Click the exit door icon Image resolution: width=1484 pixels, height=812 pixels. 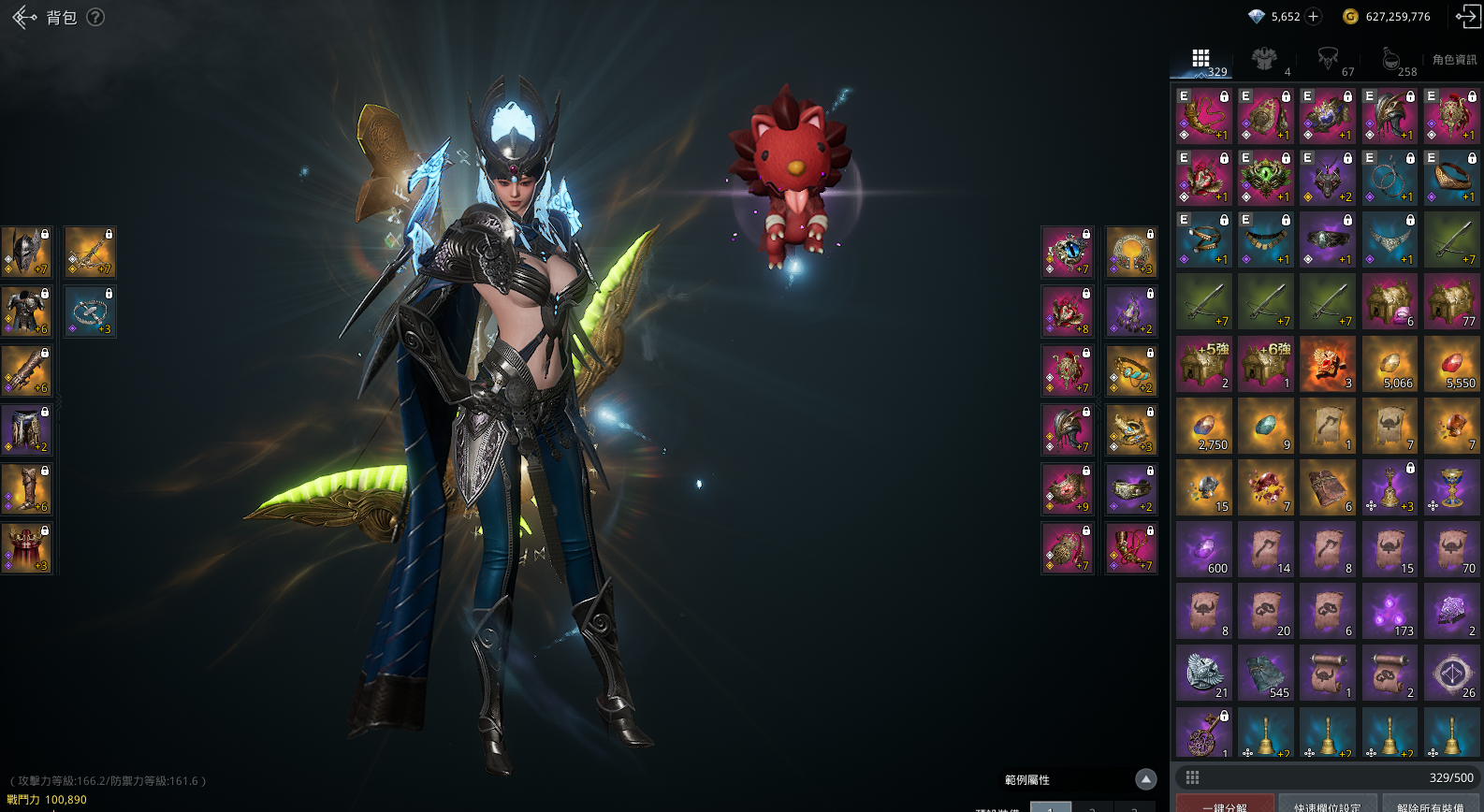(1467, 16)
